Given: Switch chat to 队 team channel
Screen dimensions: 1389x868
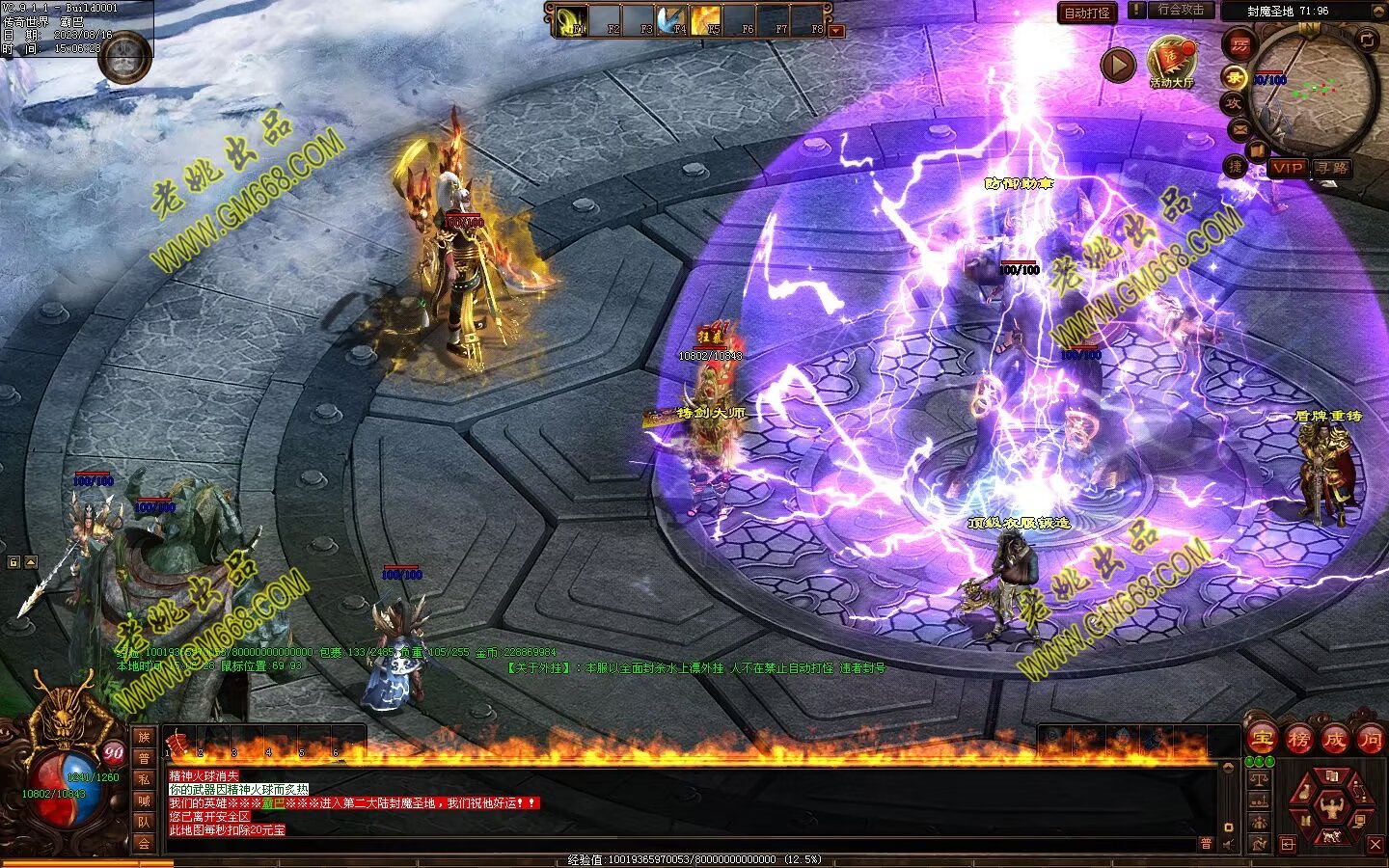Looking at the screenshot, I should click(144, 823).
